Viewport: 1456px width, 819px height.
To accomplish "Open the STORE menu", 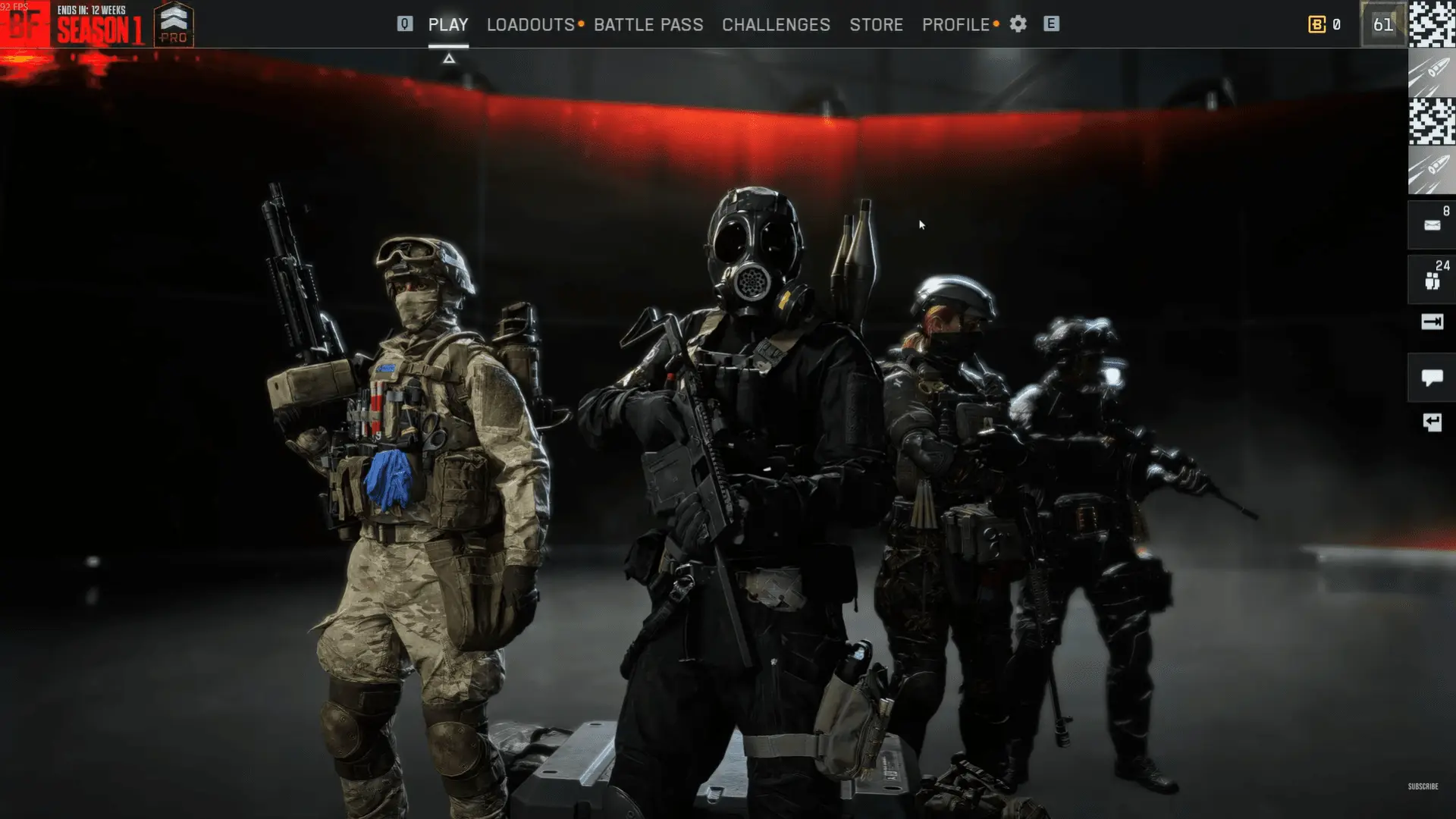I will (x=877, y=25).
